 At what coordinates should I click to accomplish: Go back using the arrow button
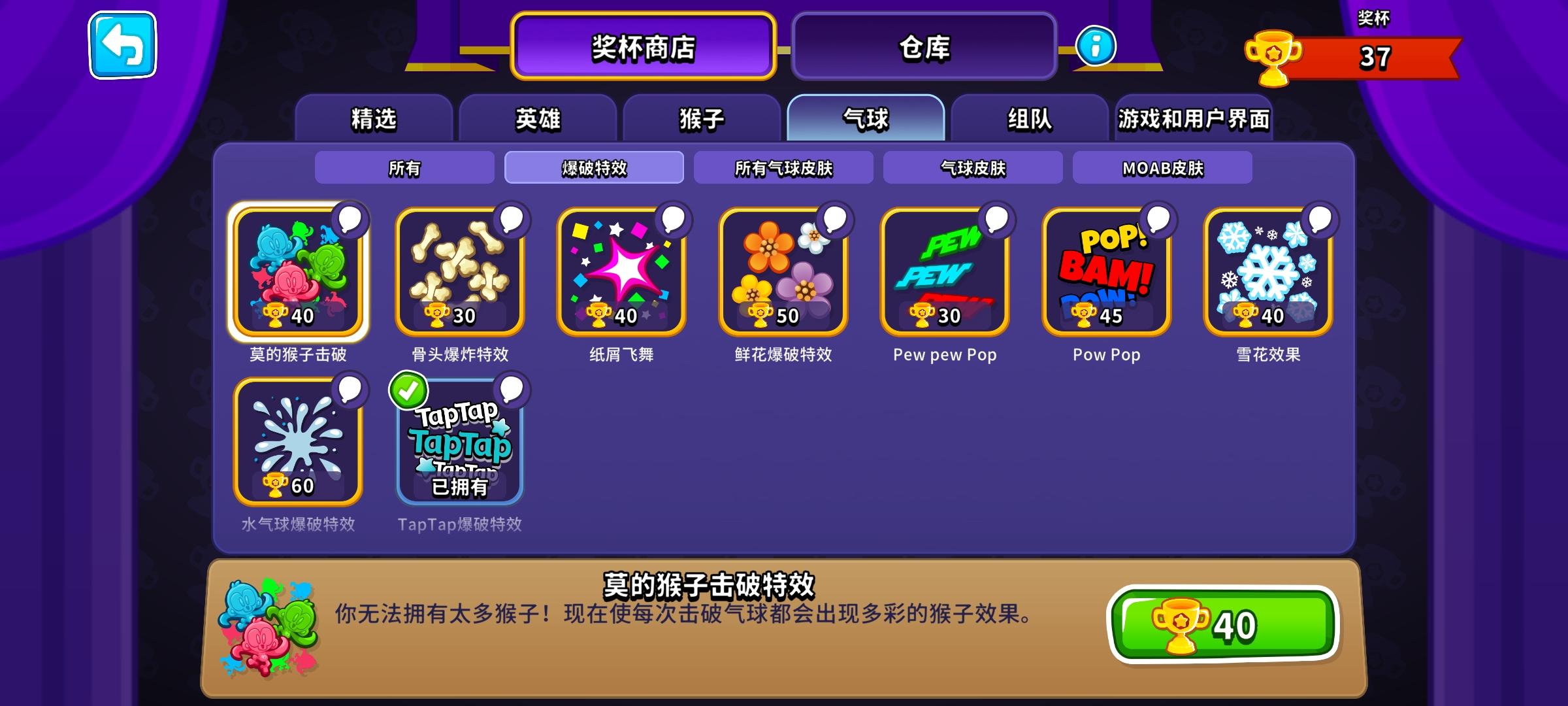coord(122,46)
